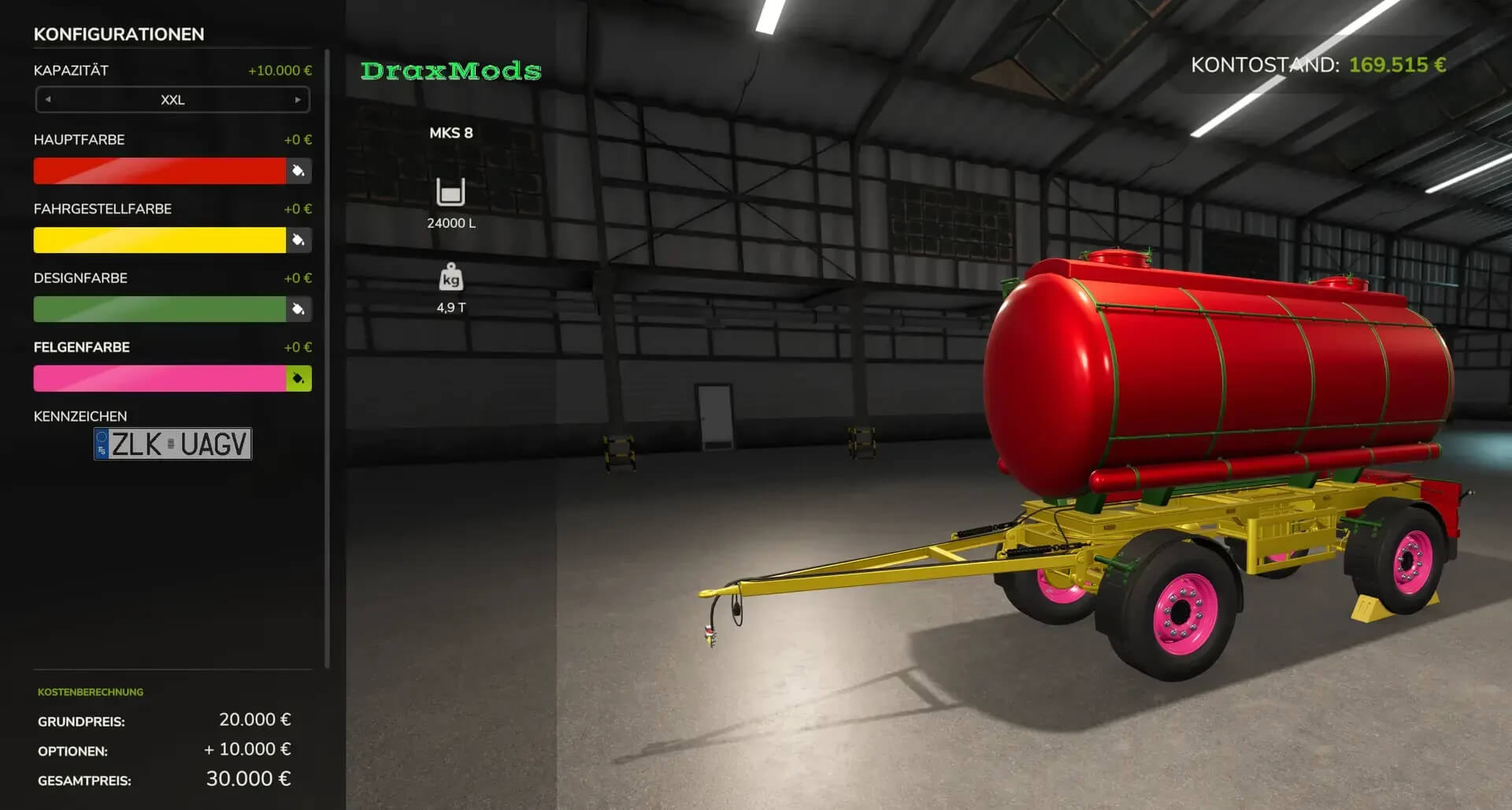This screenshot has height=810, width=1512.
Task: Click the right arrow of Kapazität selector
Action: (x=298, y=100)
